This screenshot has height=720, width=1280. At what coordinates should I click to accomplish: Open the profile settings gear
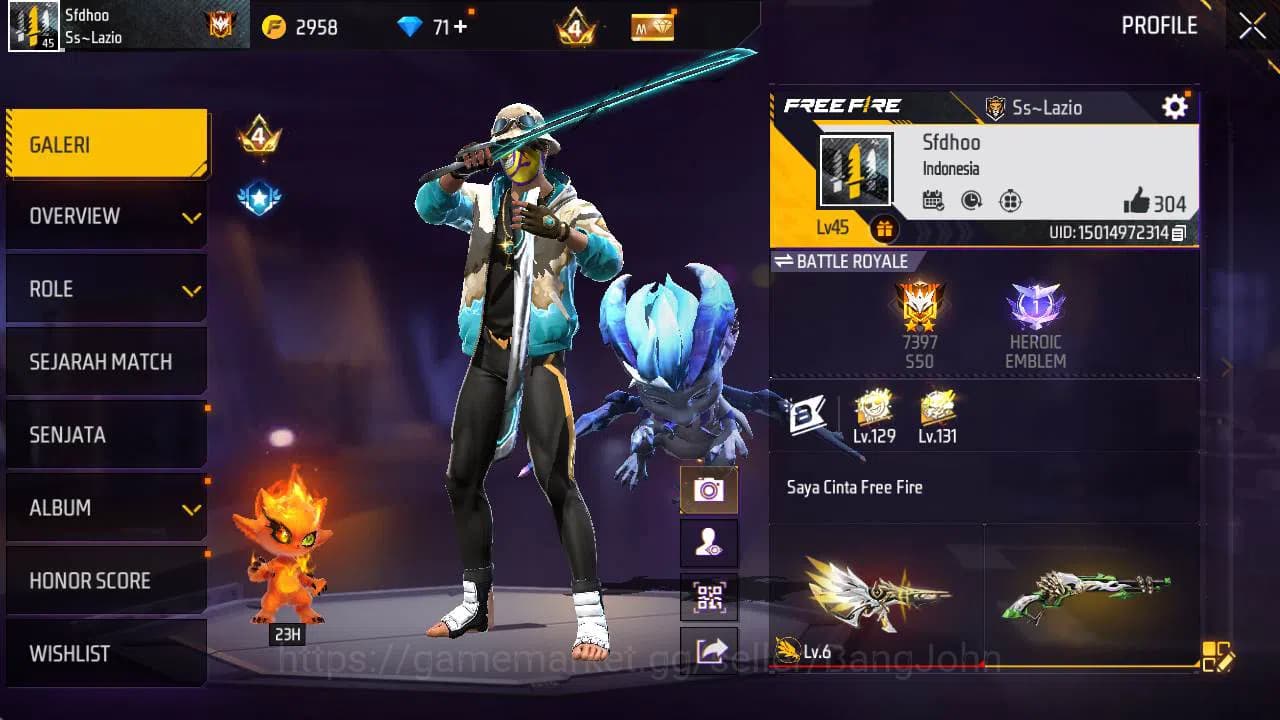pos(1174,105)
